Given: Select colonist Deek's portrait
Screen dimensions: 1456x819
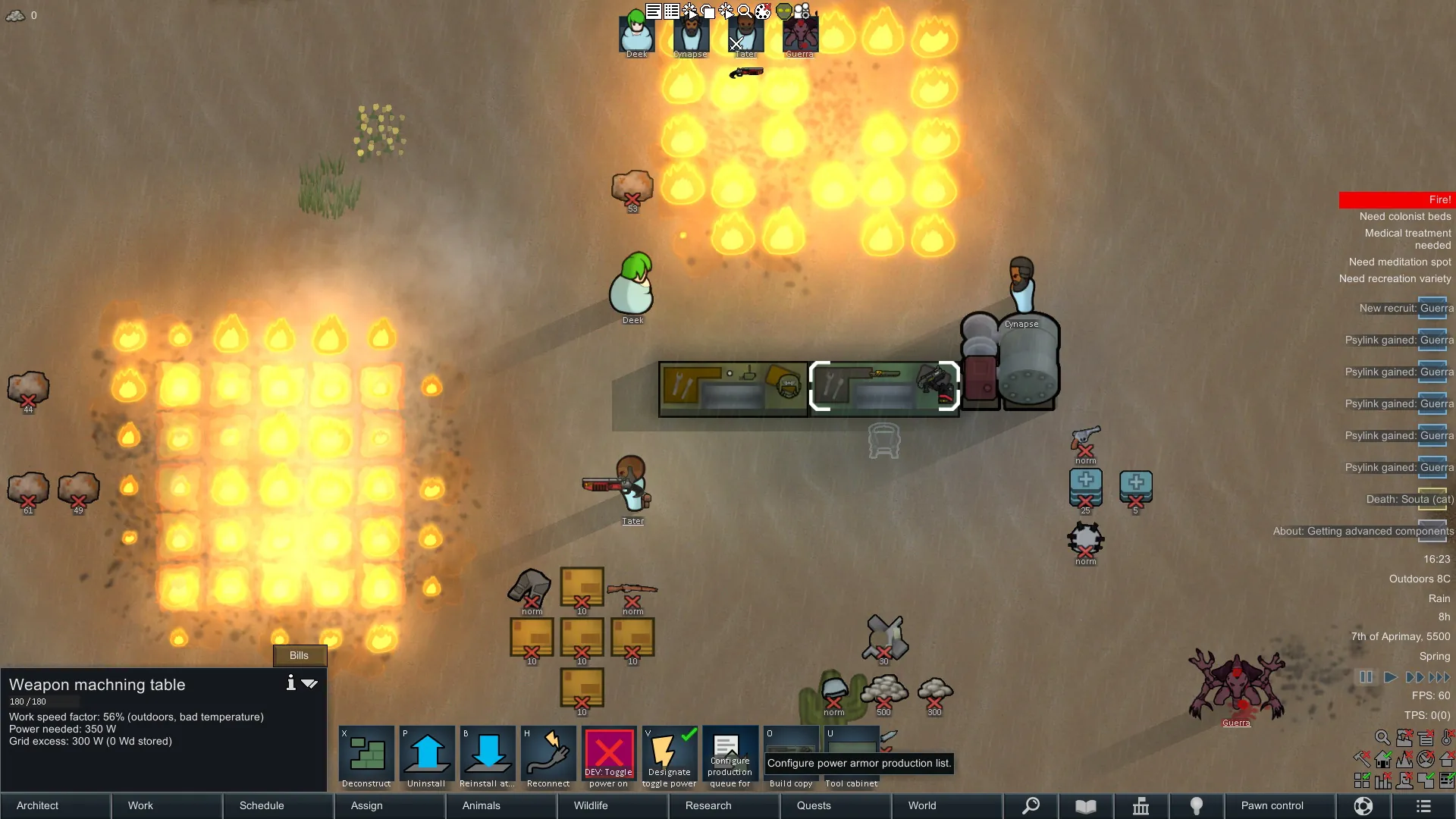Looking at the screenshot, I should (637, 34).
